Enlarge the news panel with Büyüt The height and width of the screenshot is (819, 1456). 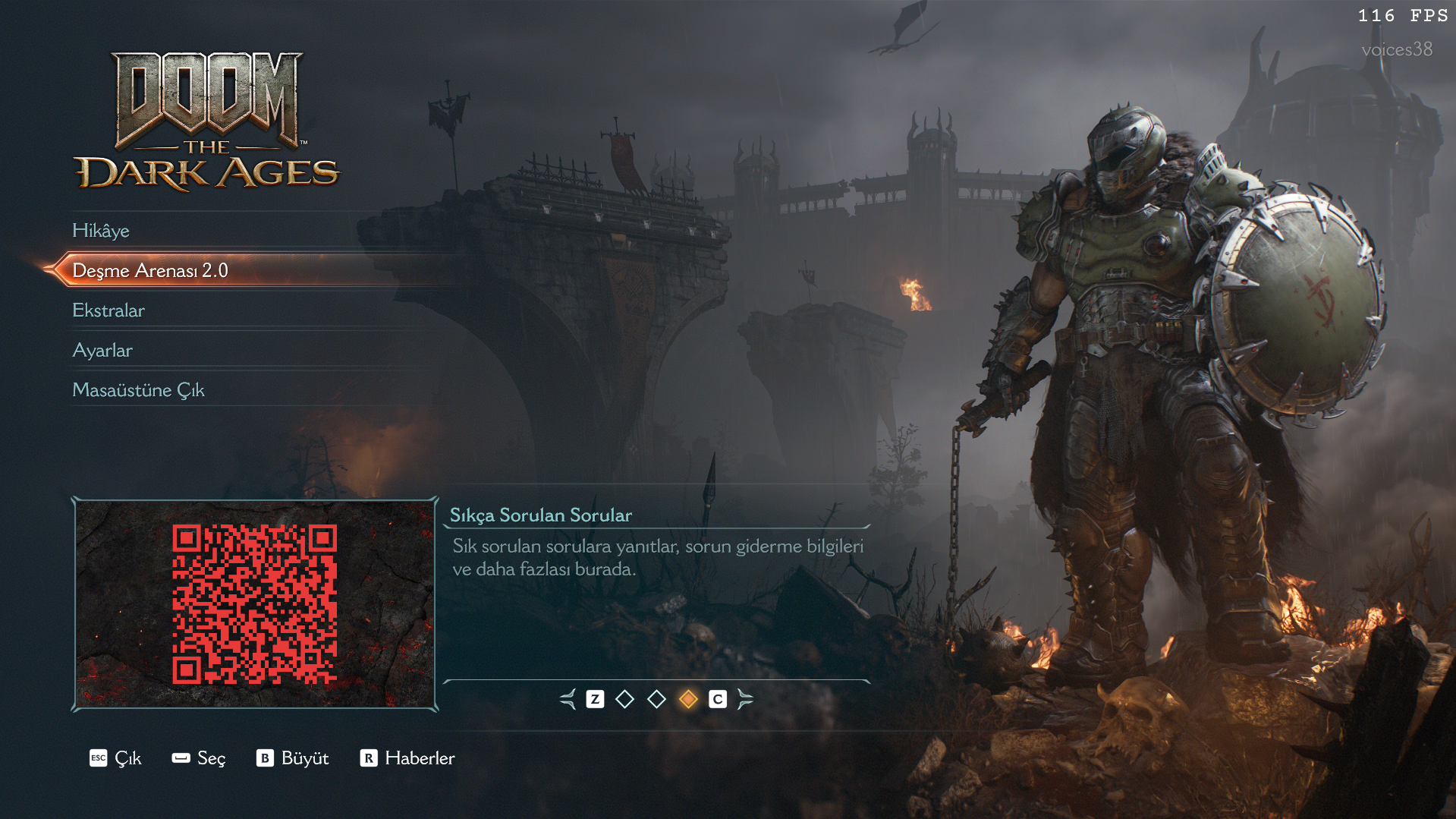click(293, 758)
